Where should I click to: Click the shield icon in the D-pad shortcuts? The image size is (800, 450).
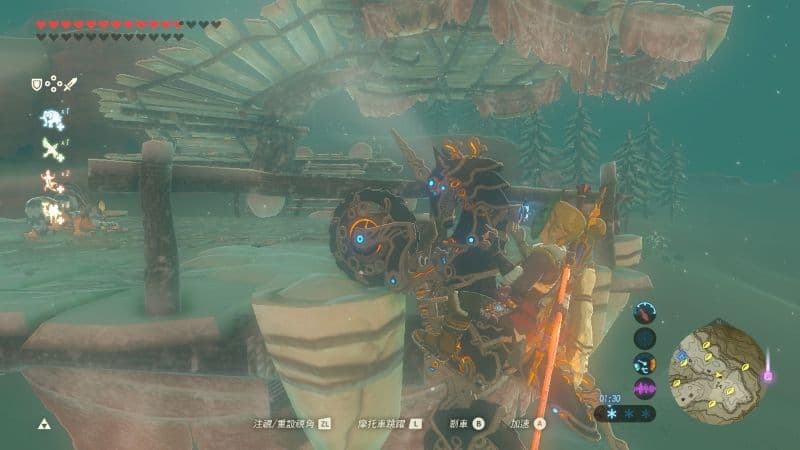(x=37, y=85)
